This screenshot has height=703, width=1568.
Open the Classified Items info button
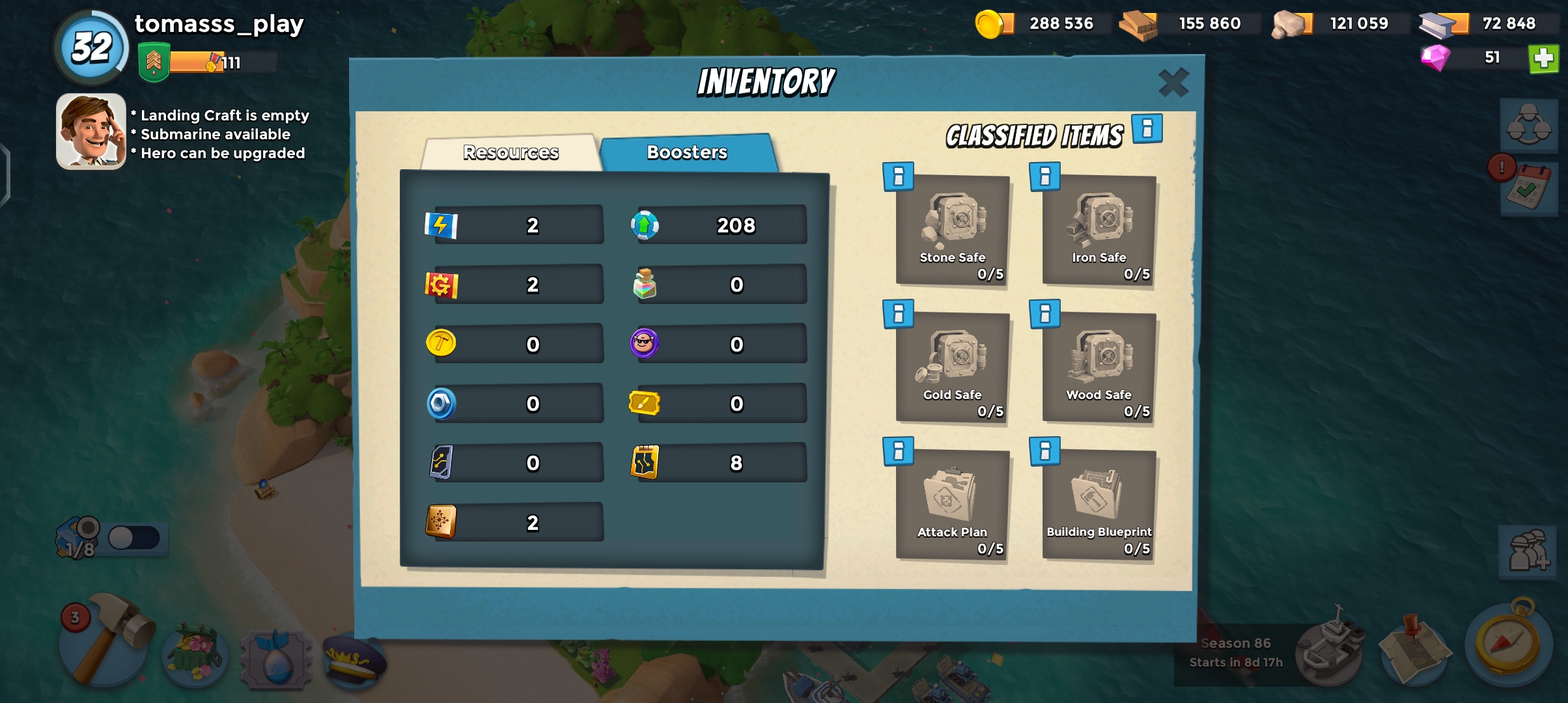pyautogui.click(x=1147, y=128)
